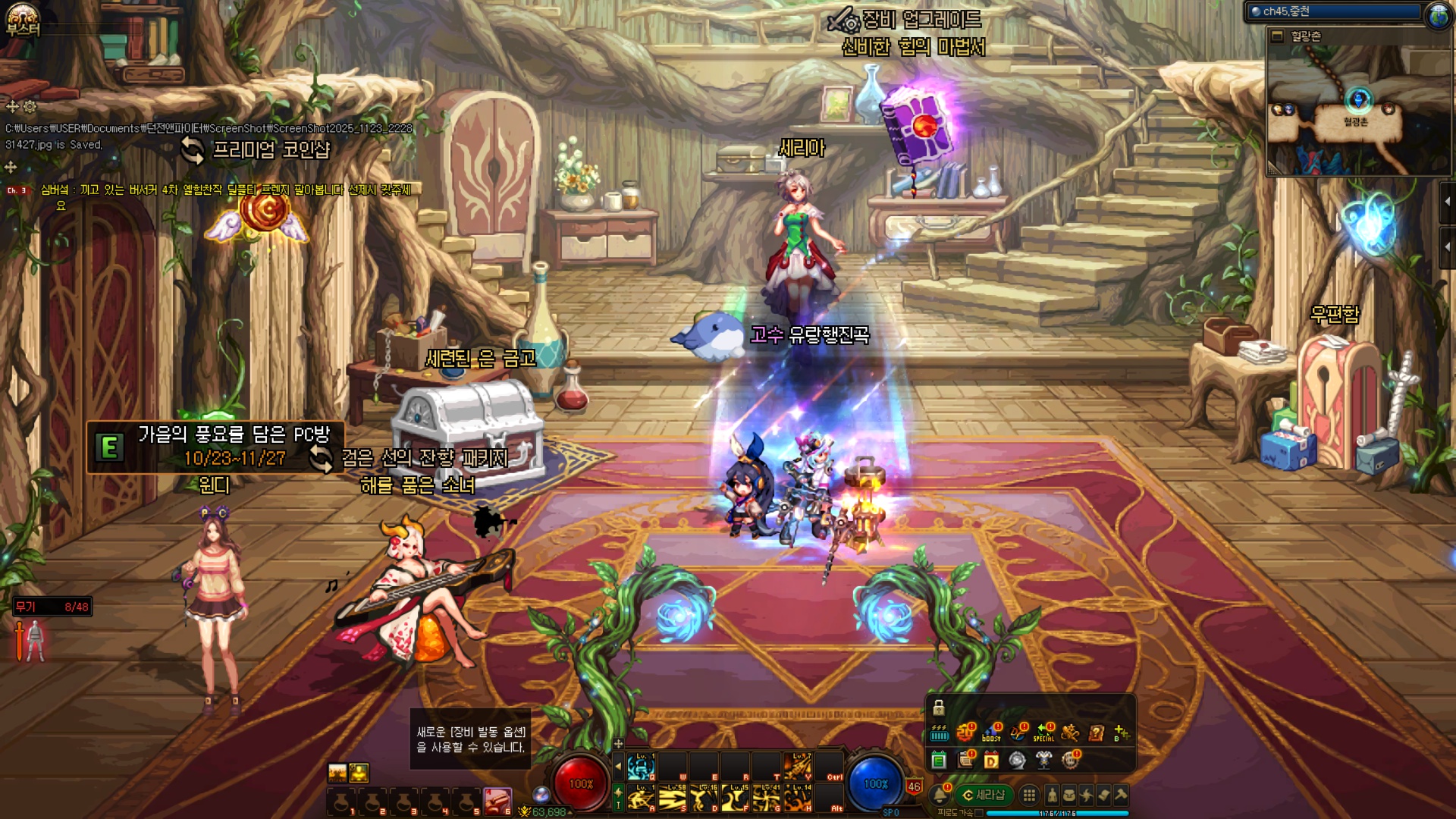
Task: Open the yellow D calendar icon
Action: pos(991,760)
